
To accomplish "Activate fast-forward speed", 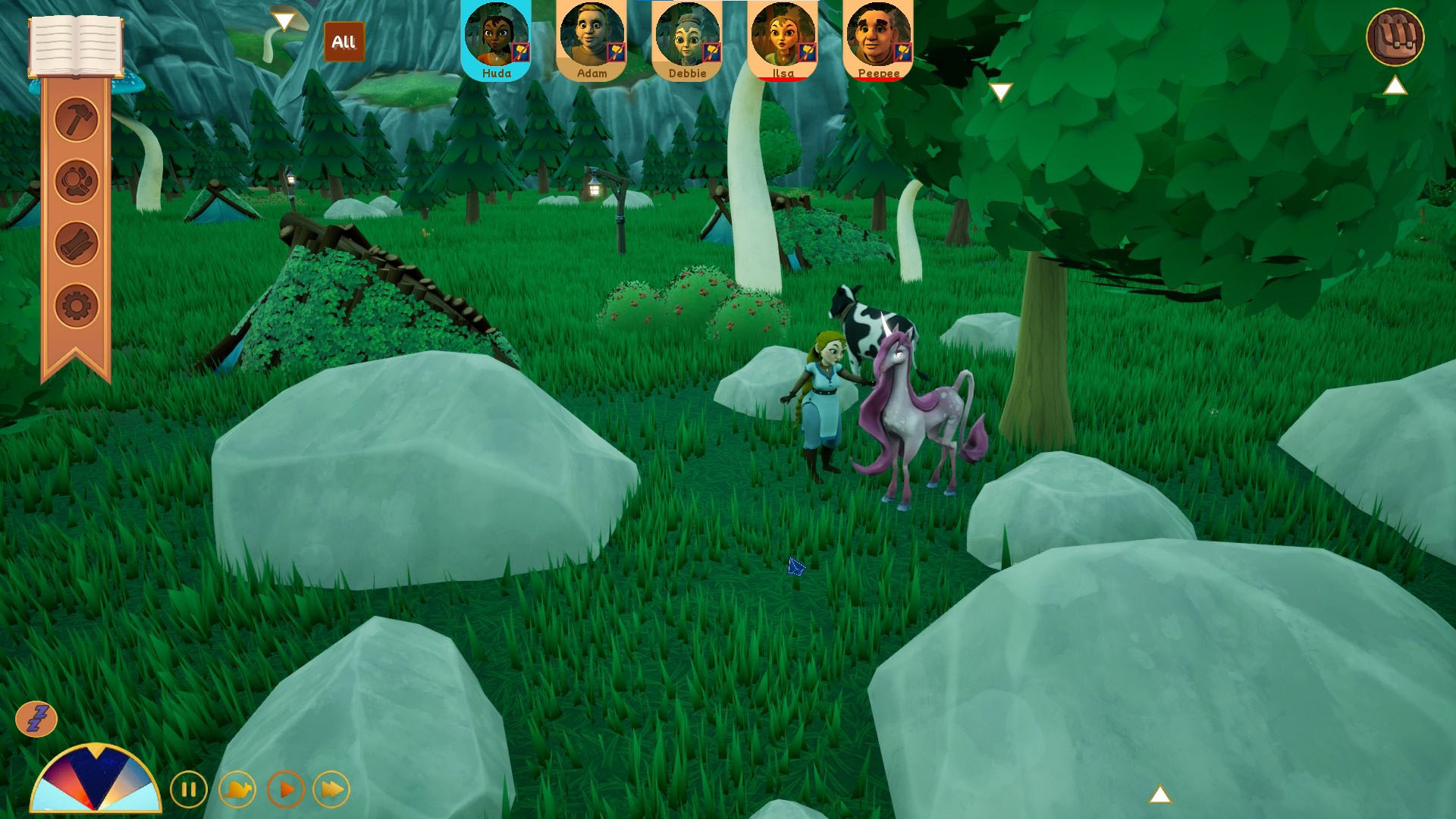I will 332,790.
